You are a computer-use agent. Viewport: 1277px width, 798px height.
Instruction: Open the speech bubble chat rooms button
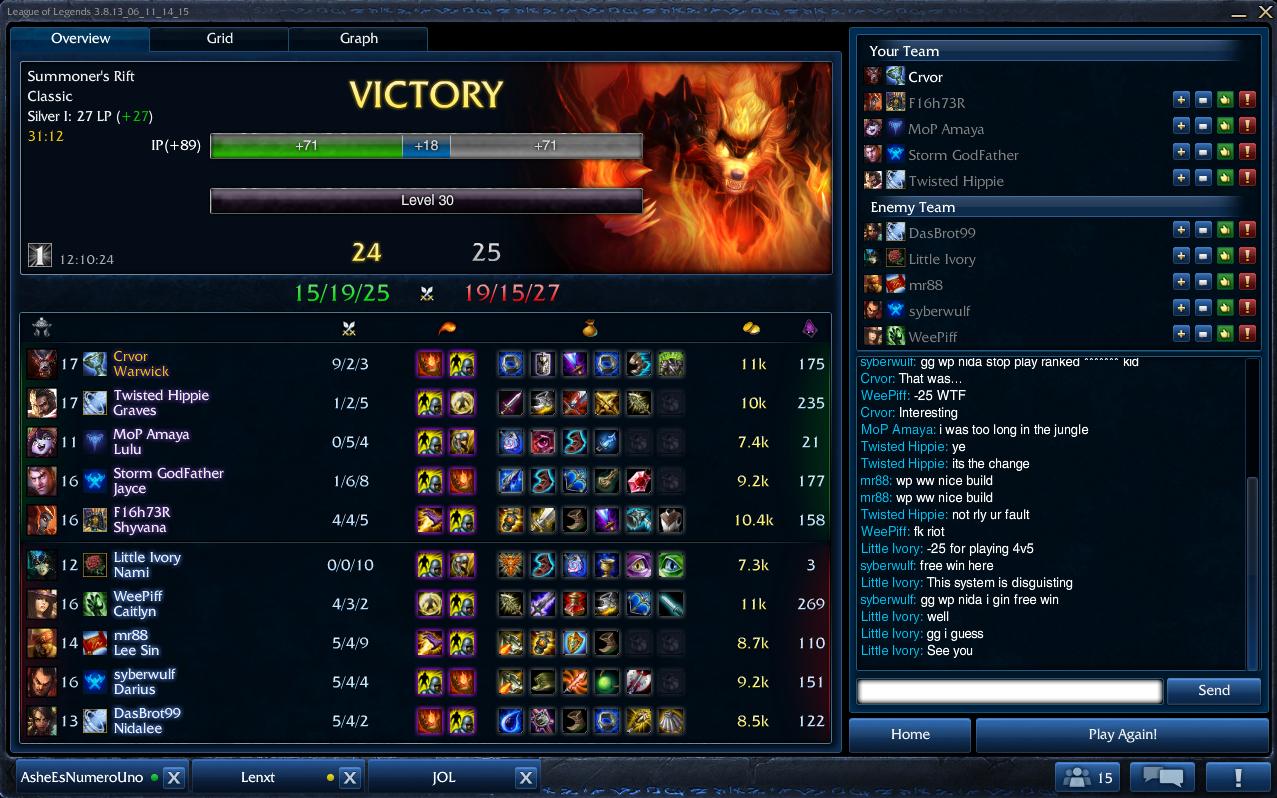click(x=1162, y=777)
